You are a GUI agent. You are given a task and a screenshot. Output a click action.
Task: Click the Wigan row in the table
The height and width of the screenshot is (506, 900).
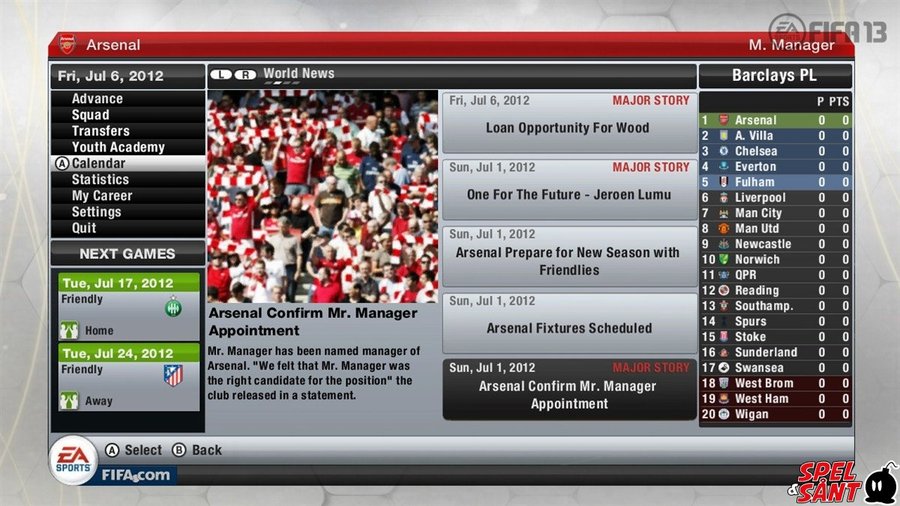775,414
